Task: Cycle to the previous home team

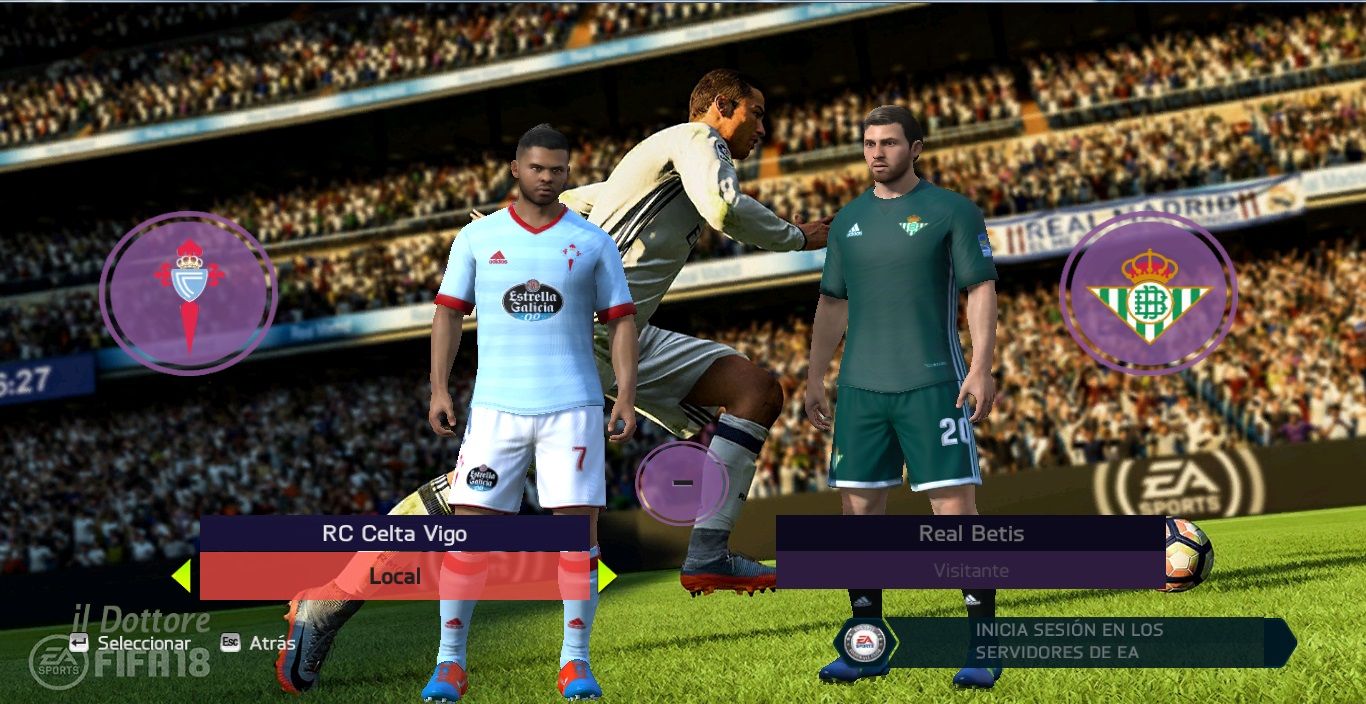Action: click(x=181, y=576)
